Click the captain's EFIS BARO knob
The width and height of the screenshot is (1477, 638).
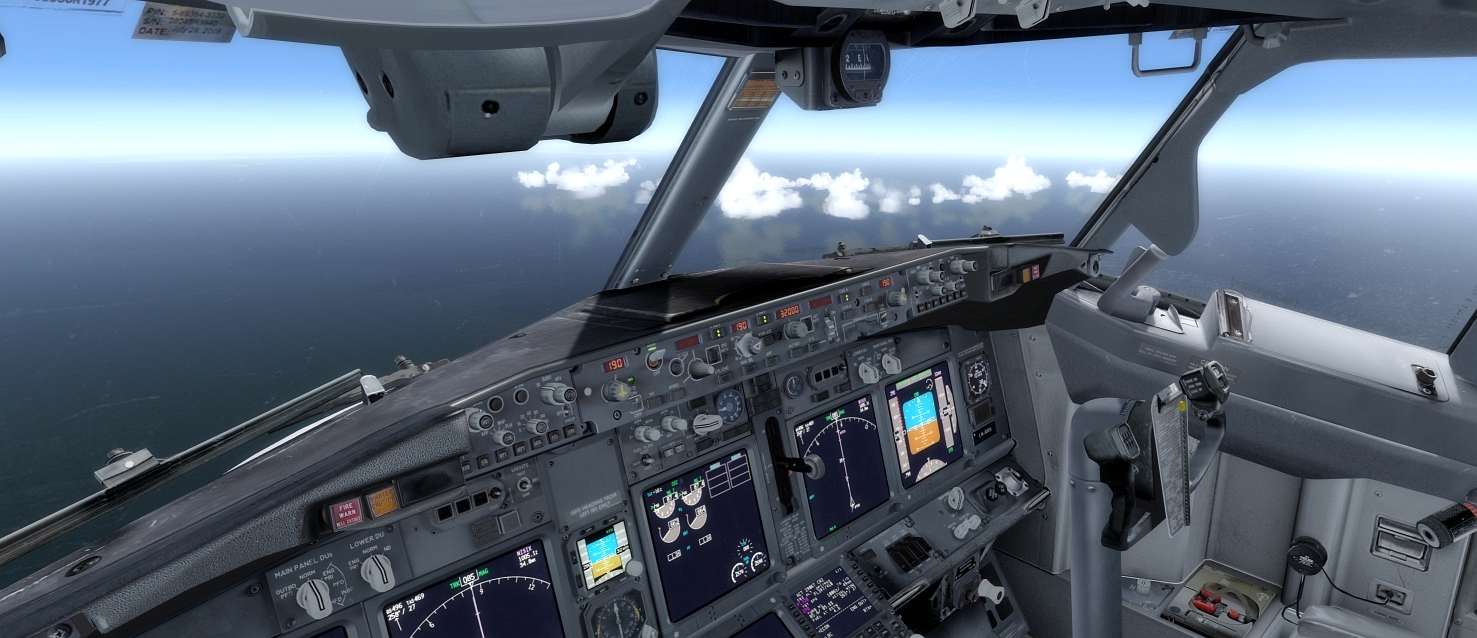[x=556, y=394]
